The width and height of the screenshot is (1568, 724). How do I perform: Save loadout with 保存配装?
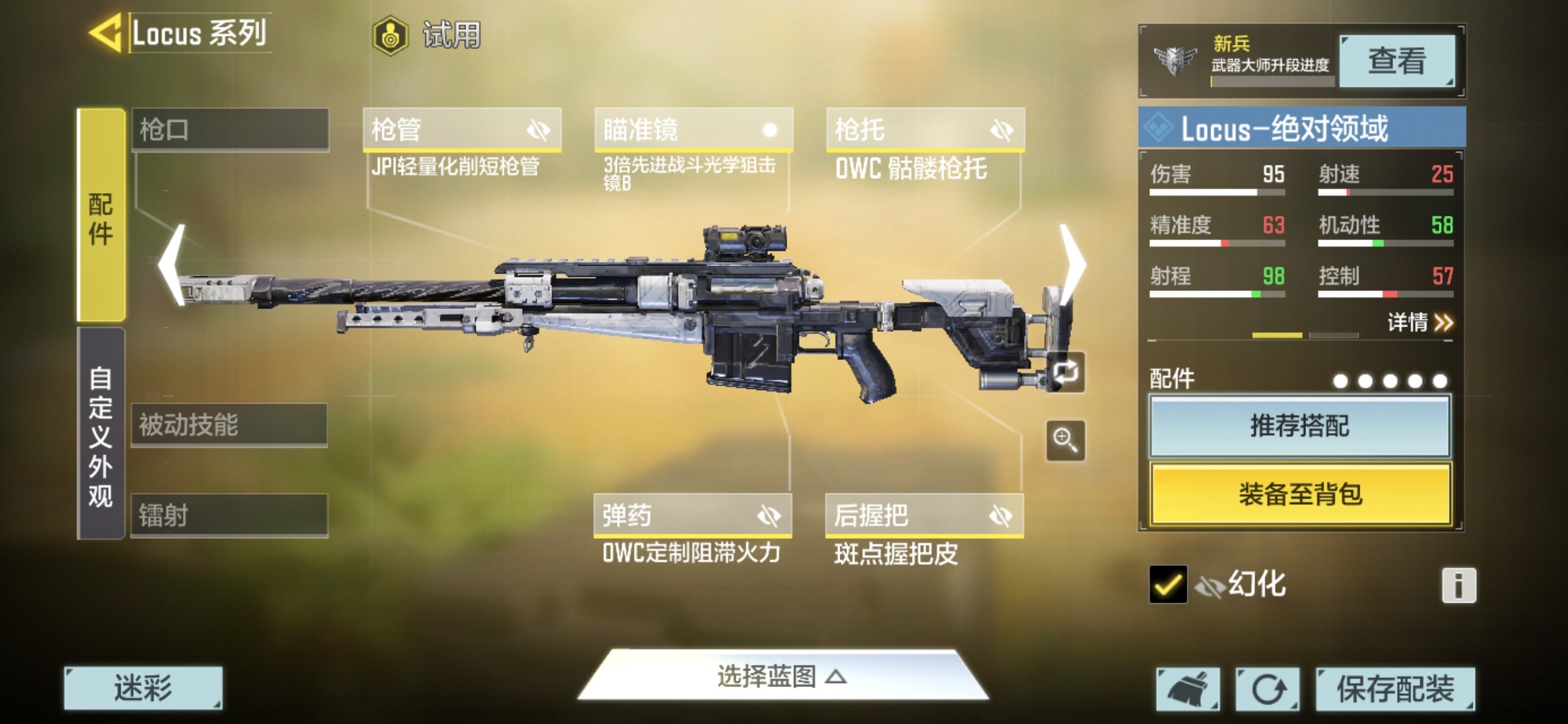tap(1395, 688)
